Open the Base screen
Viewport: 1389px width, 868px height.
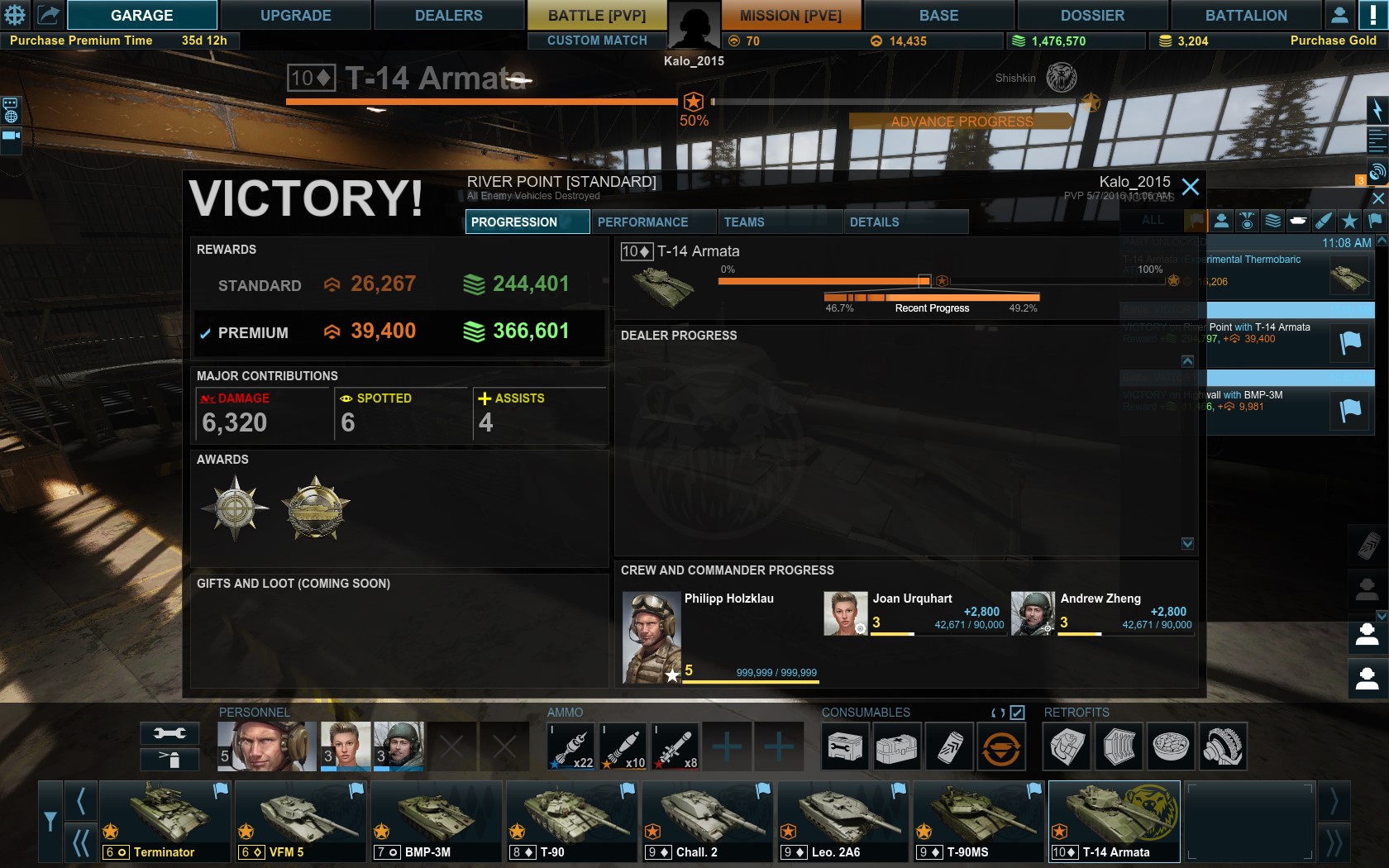point(938,15)
